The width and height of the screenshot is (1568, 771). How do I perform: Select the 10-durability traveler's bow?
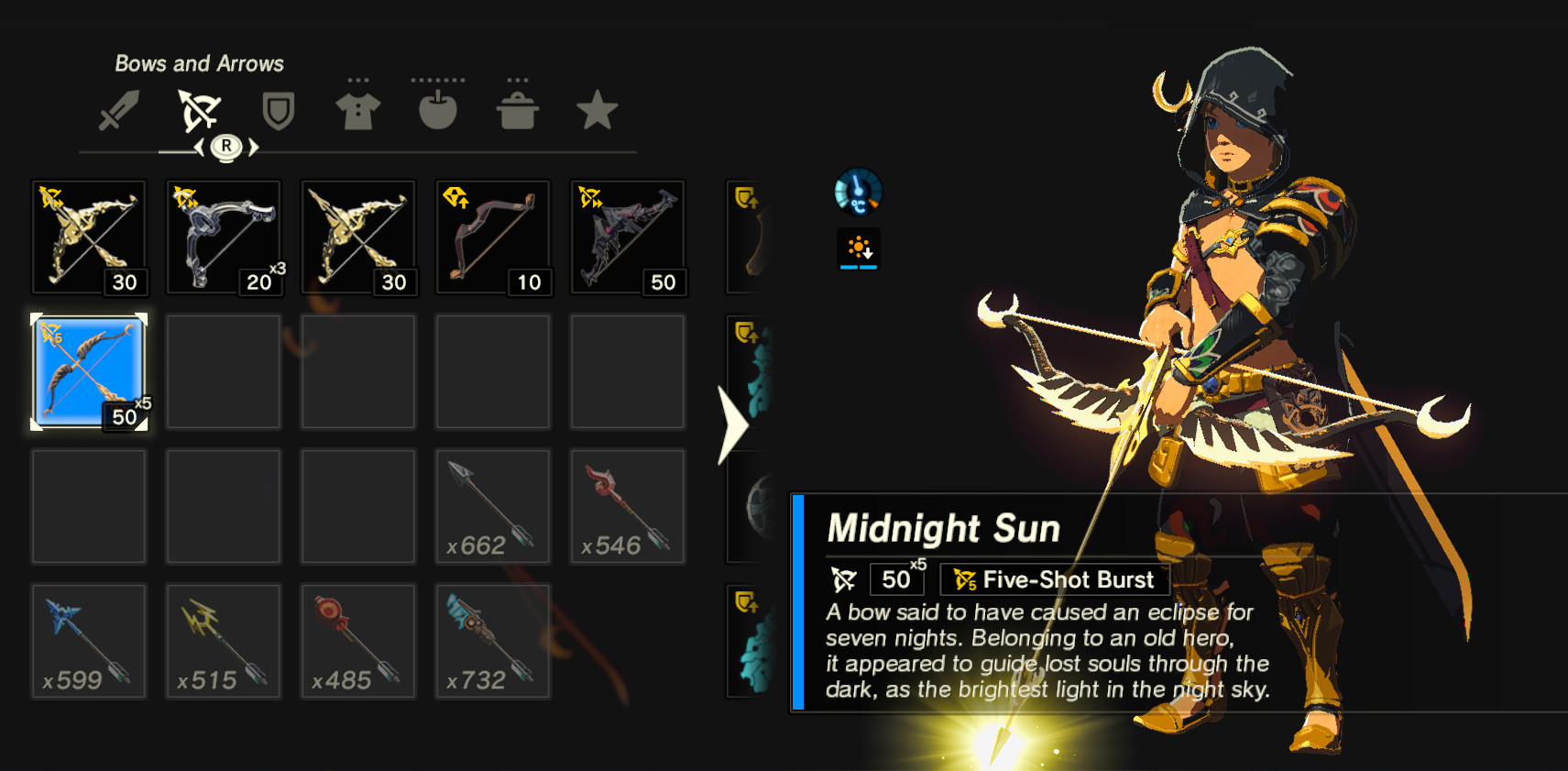492,237
